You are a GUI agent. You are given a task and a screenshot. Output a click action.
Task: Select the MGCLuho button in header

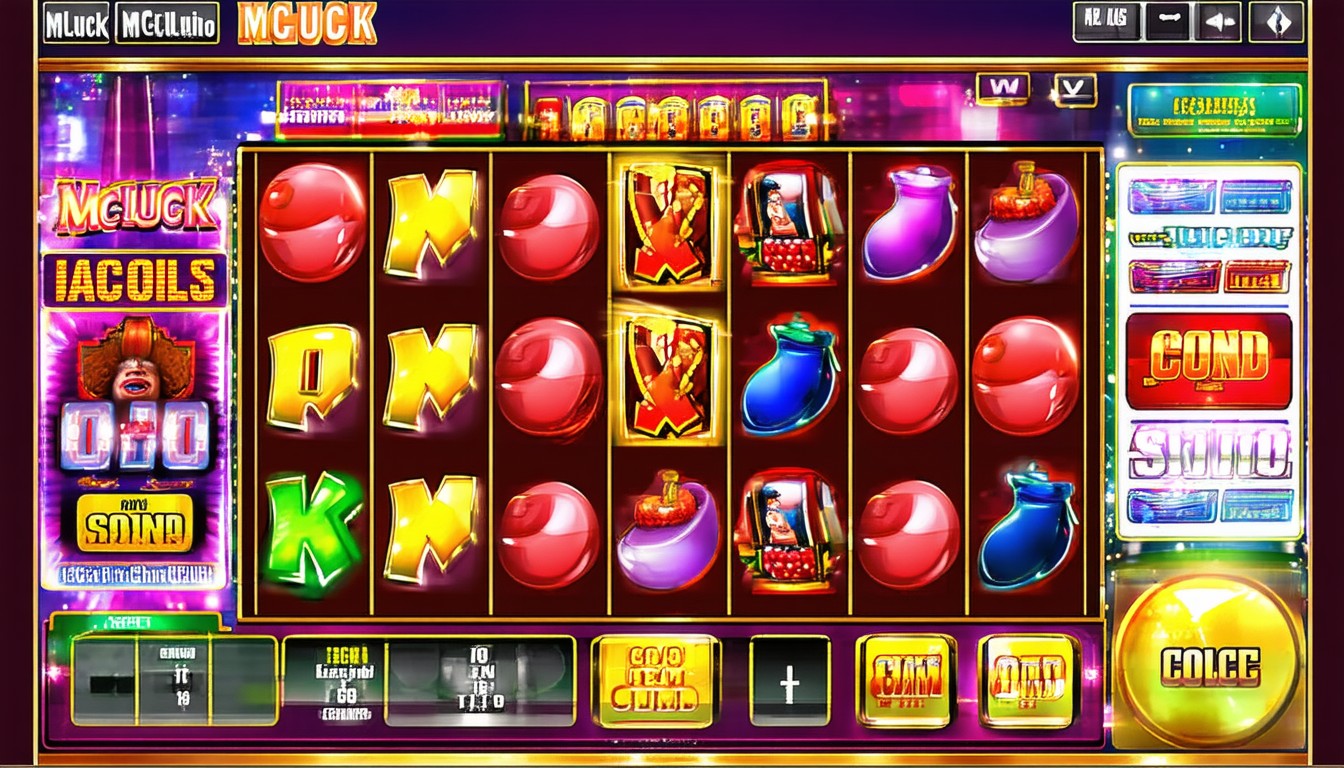click(167, 23)
